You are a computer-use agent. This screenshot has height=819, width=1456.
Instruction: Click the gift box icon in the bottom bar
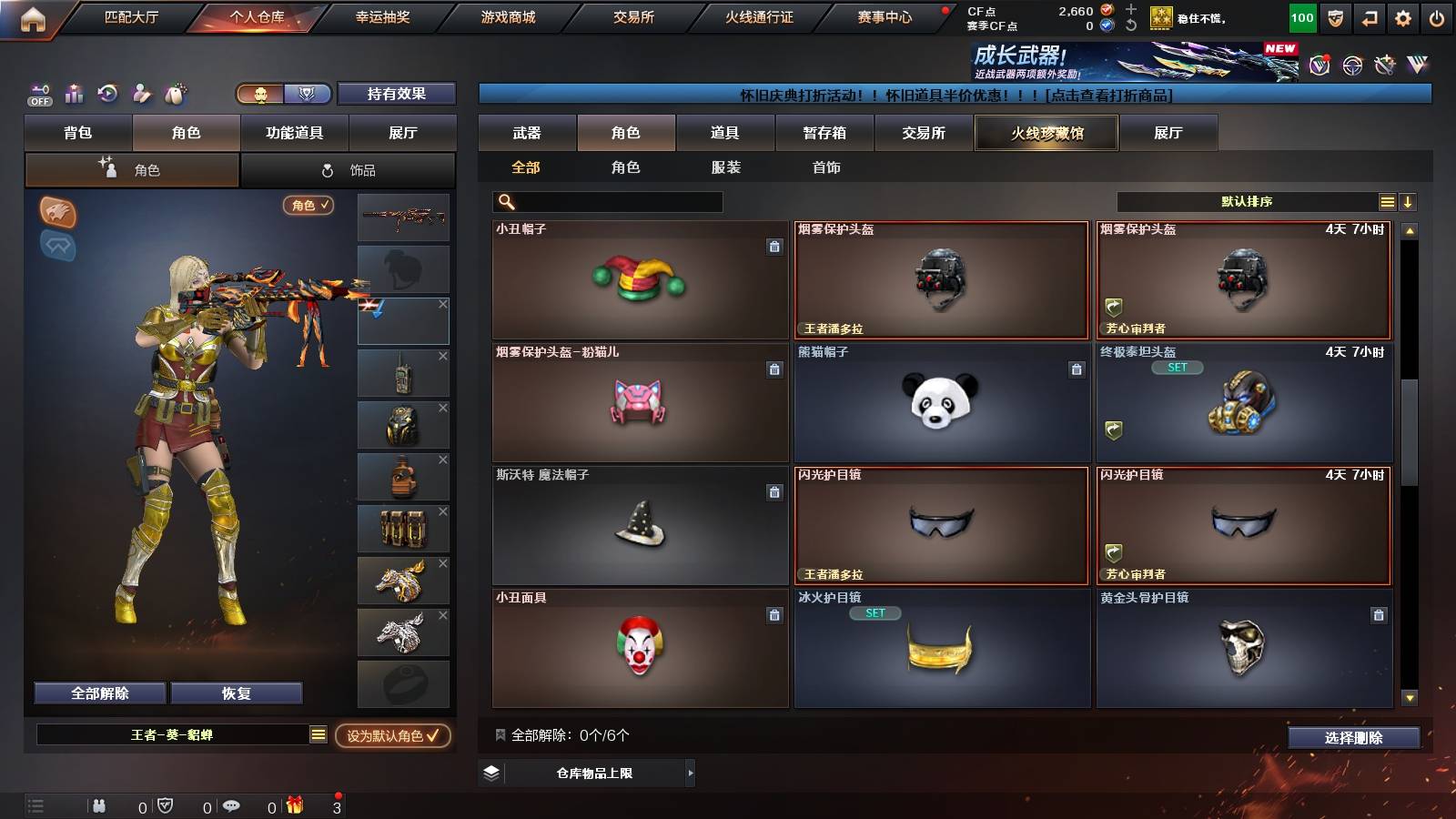pos(294,804)
